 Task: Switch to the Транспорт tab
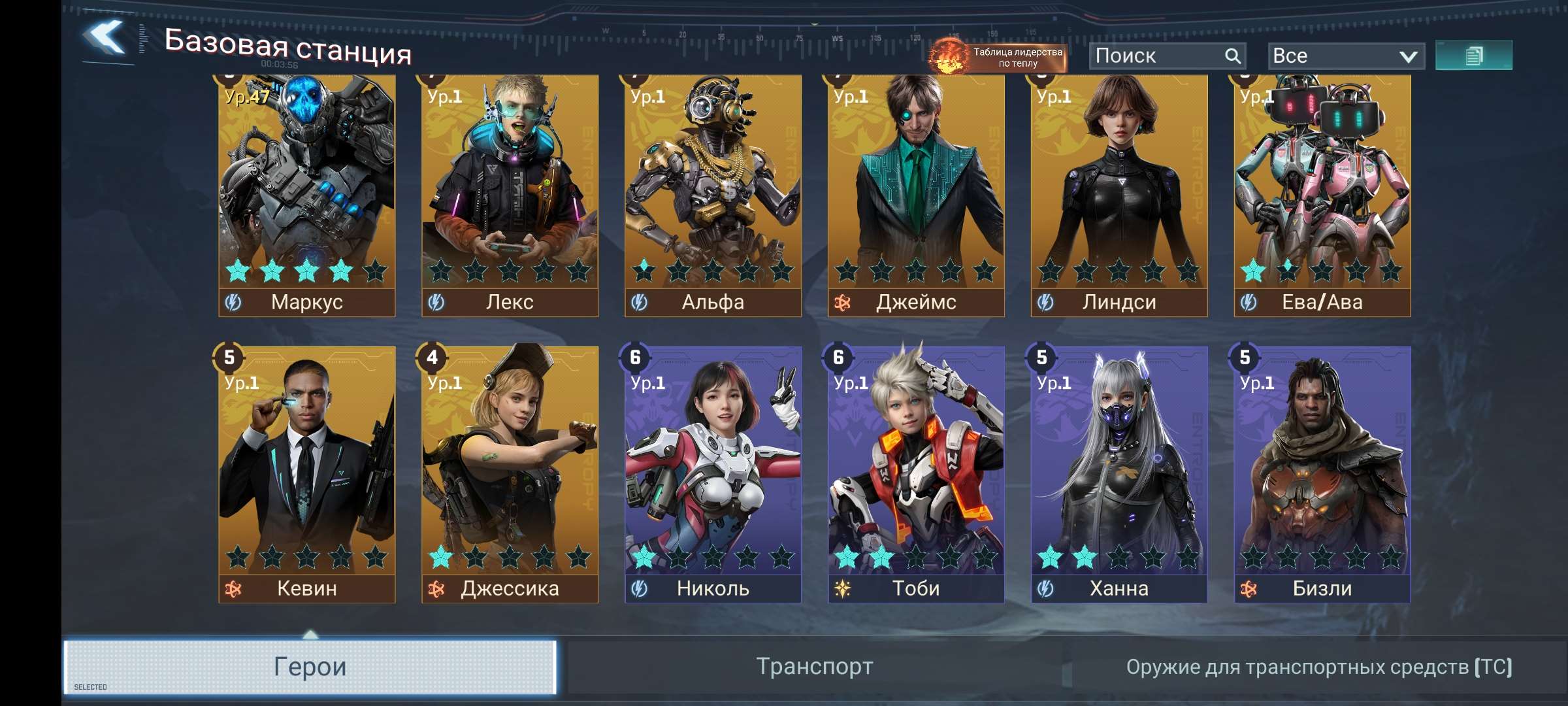point(815,667)
